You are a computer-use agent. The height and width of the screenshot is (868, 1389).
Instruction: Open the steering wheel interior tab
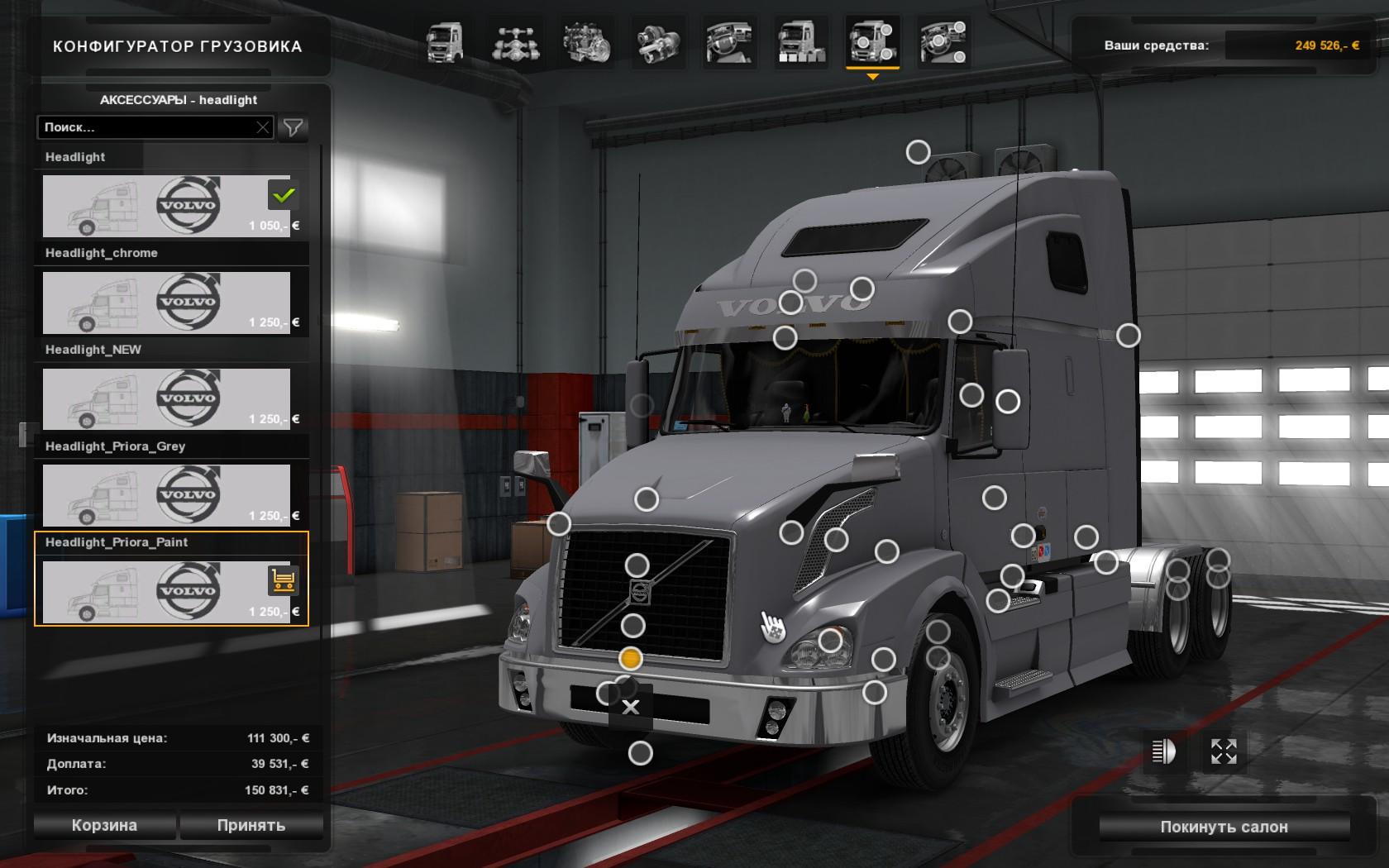tap(729, 42)
